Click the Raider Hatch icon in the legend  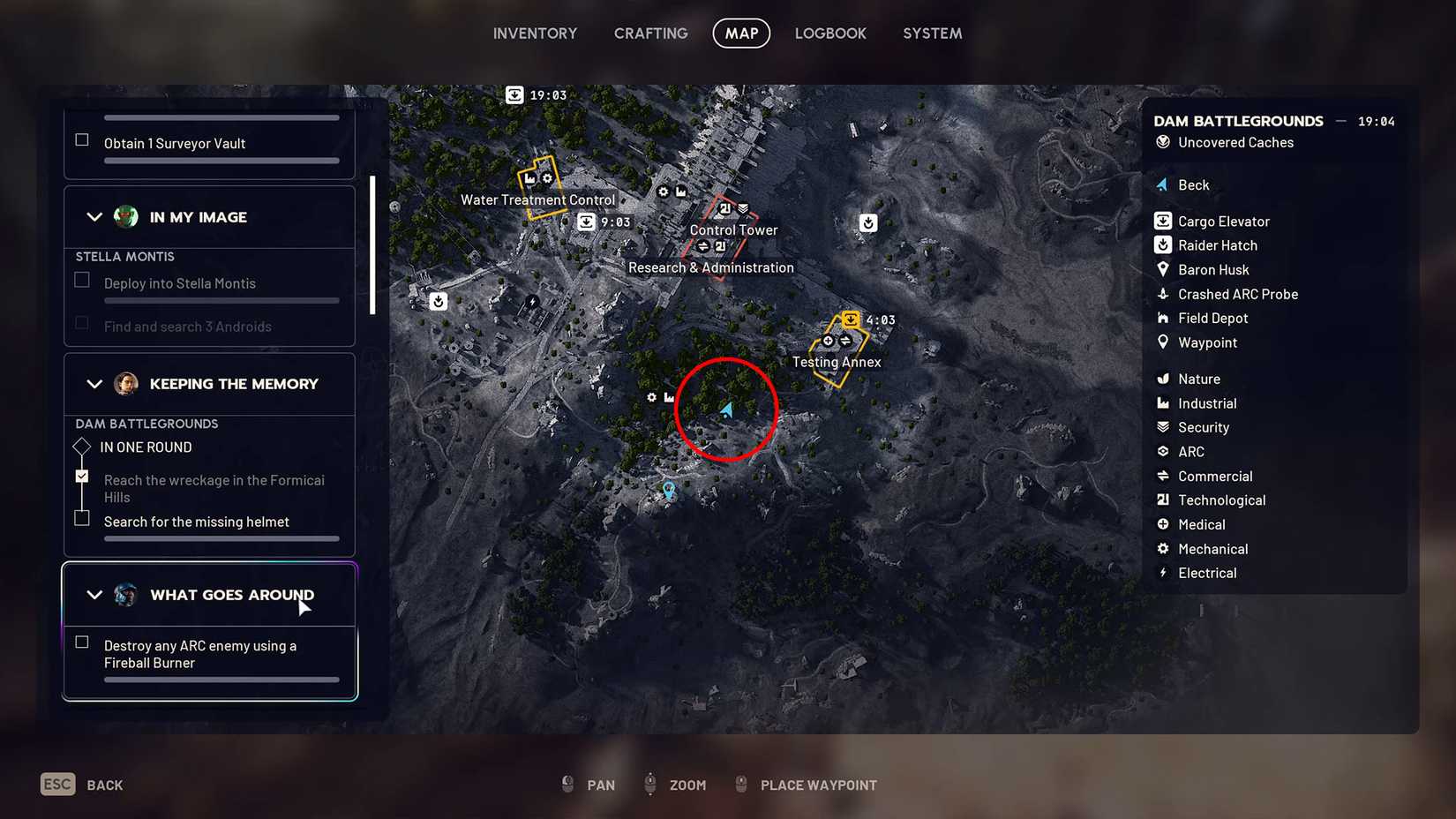click(x=1163, y=244)
